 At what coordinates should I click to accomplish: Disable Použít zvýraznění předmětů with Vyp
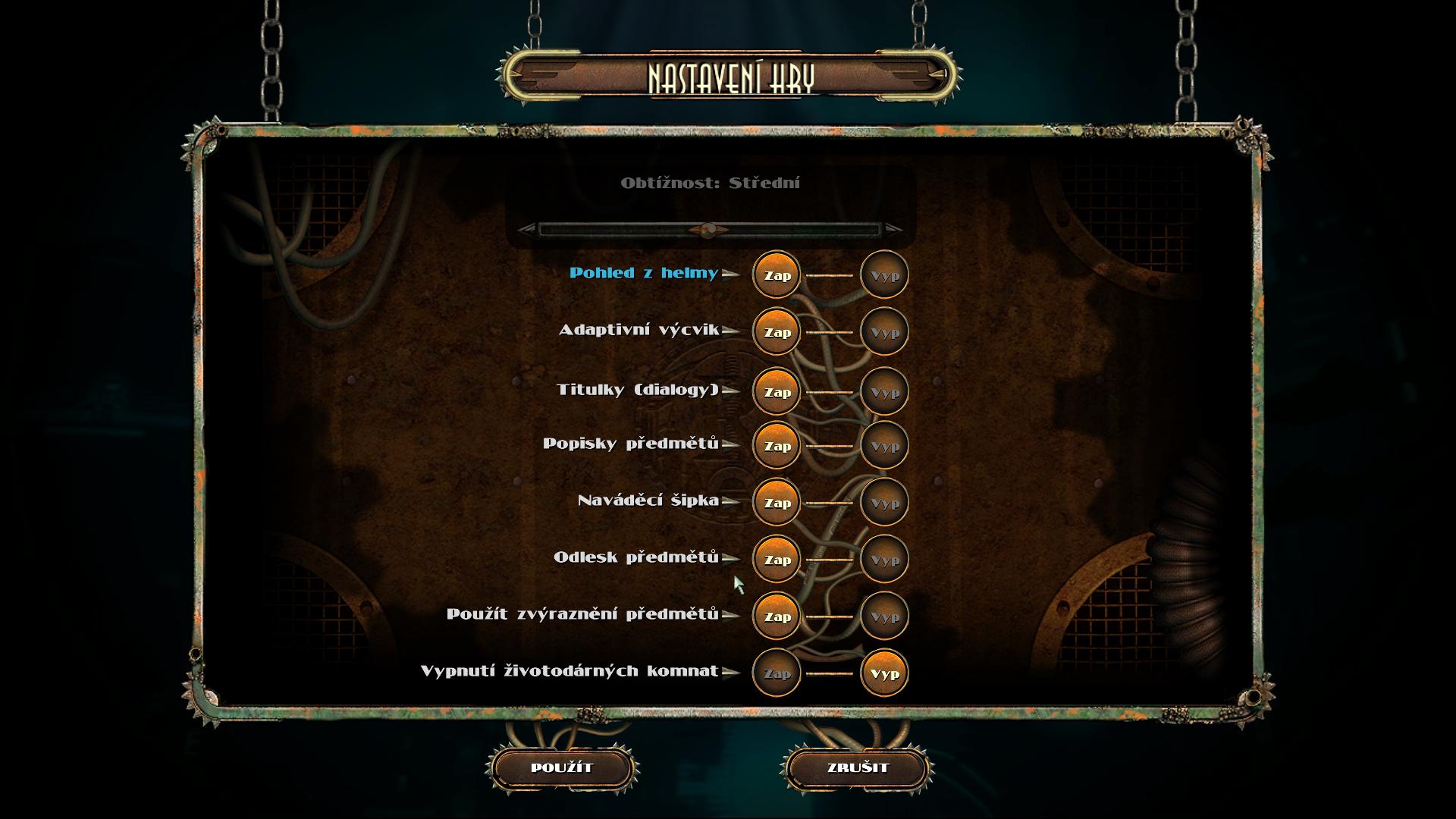[x=884, y=617]
